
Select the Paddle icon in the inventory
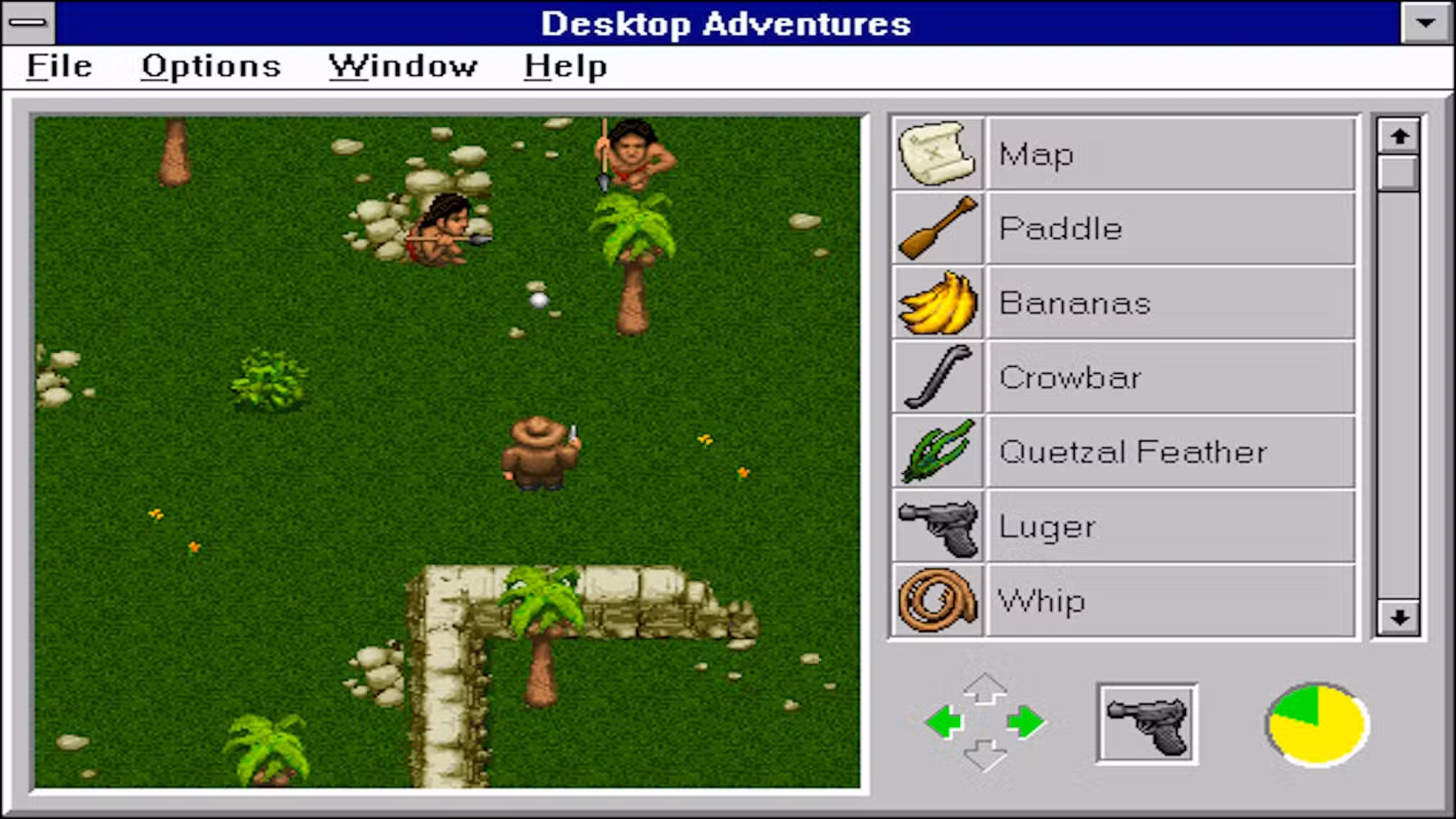(x=937, y=229)
